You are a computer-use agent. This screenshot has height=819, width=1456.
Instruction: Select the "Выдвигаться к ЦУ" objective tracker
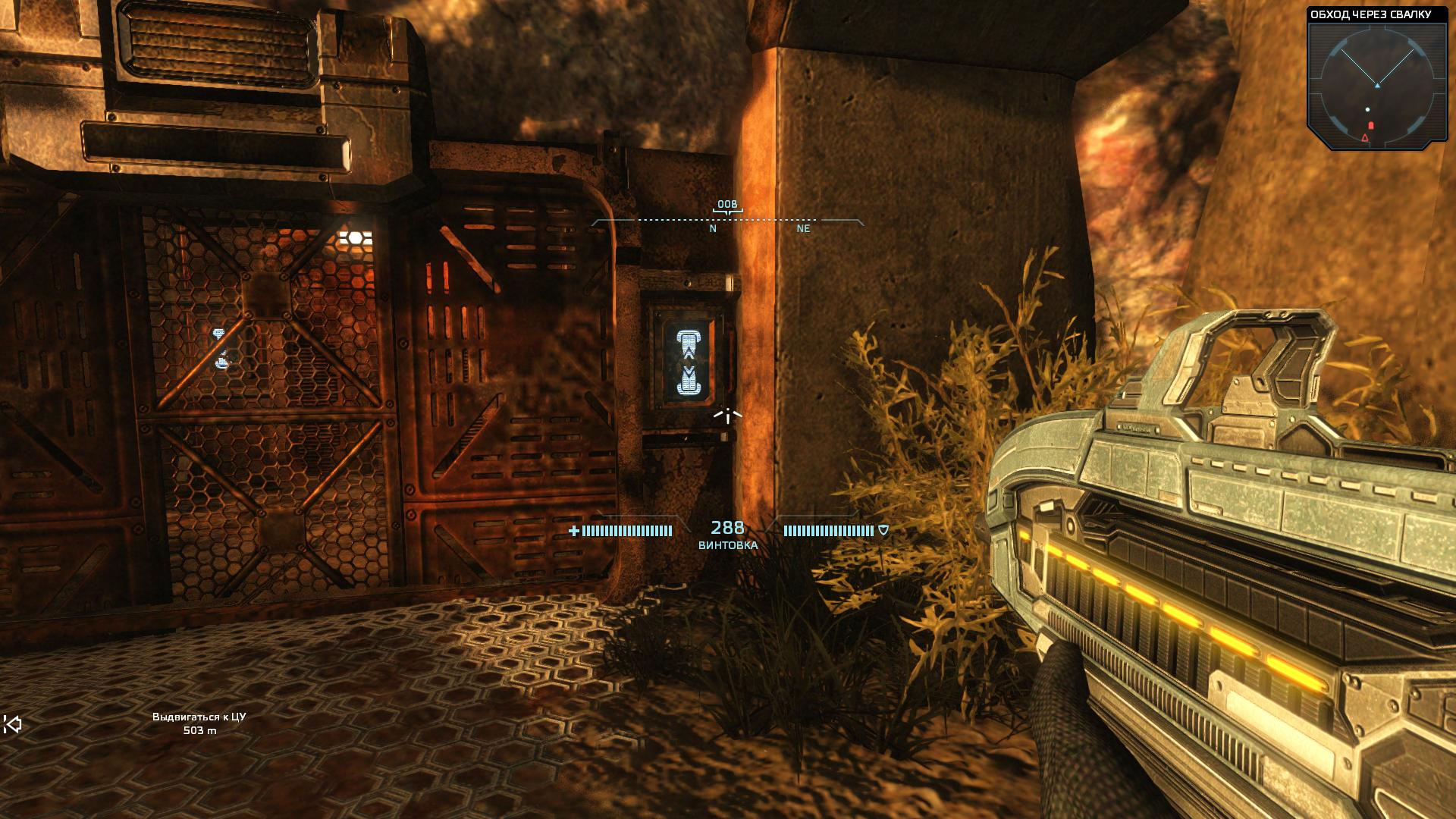click(x=199, y=723)
